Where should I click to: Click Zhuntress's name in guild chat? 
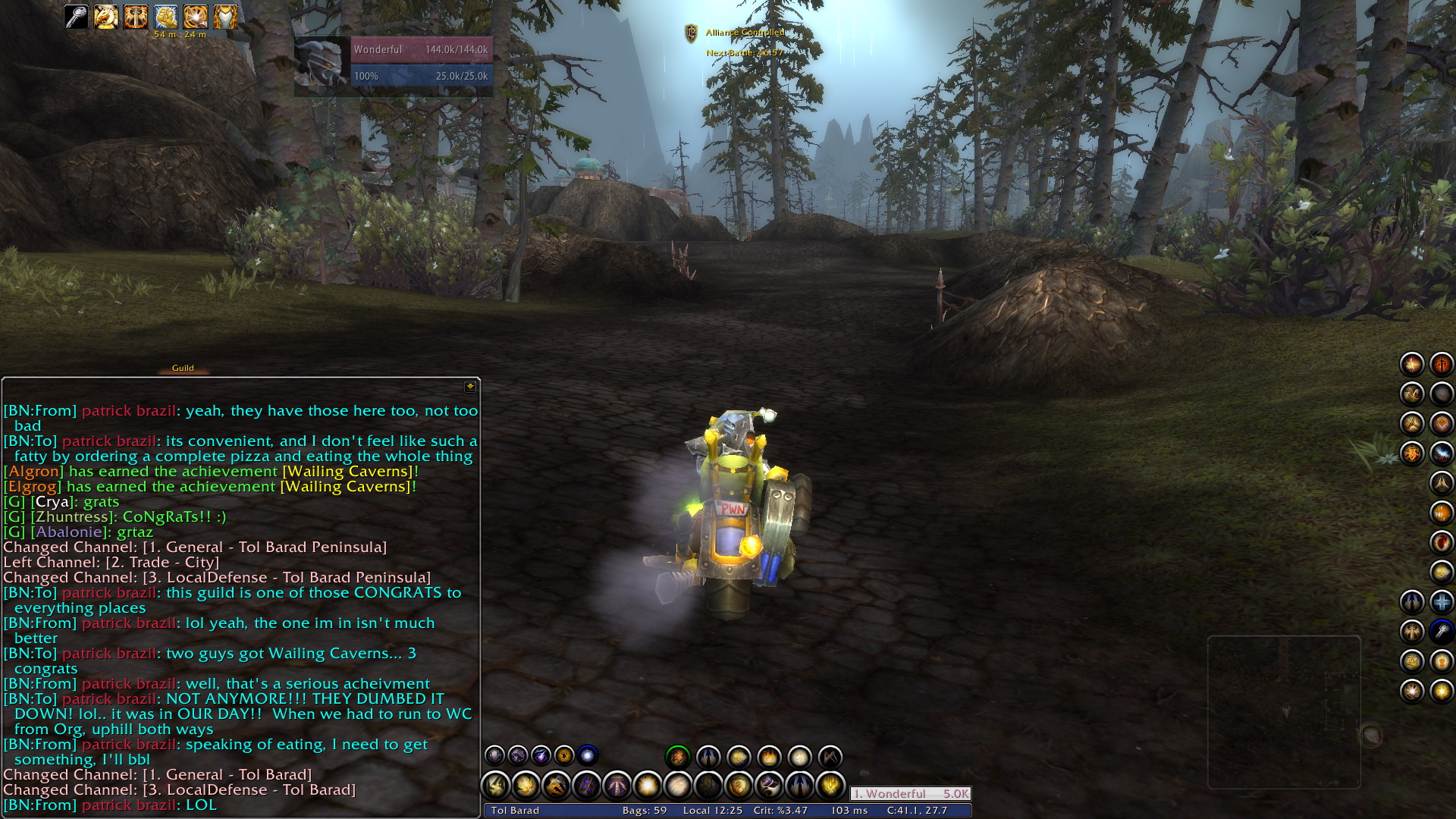point(73,517)
